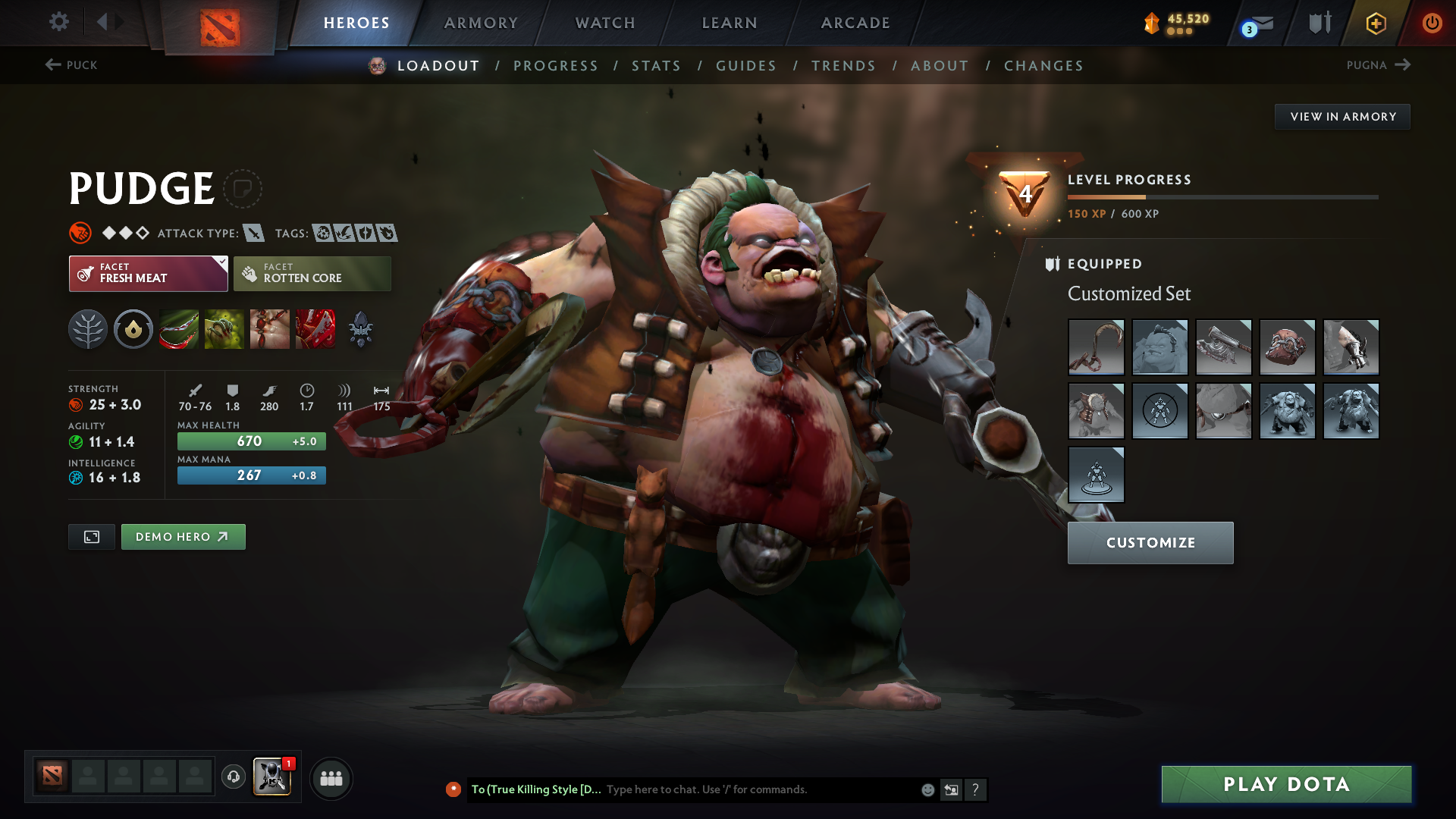The image size is (1456, 819).
Task: Choose the Fresh Meat facet
Action: coord(149,274)
